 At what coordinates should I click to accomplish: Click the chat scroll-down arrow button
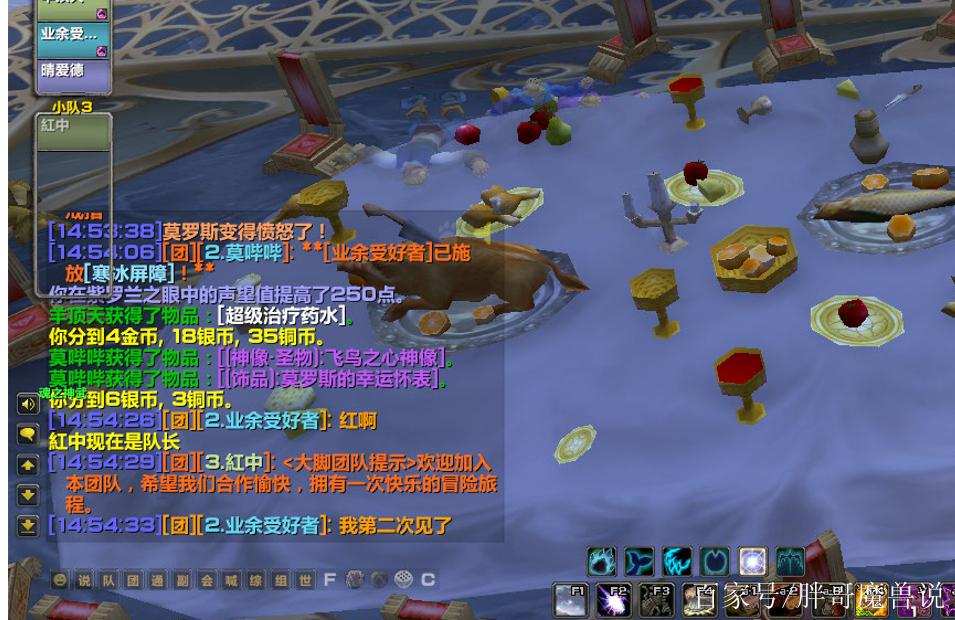pos(28,495)
